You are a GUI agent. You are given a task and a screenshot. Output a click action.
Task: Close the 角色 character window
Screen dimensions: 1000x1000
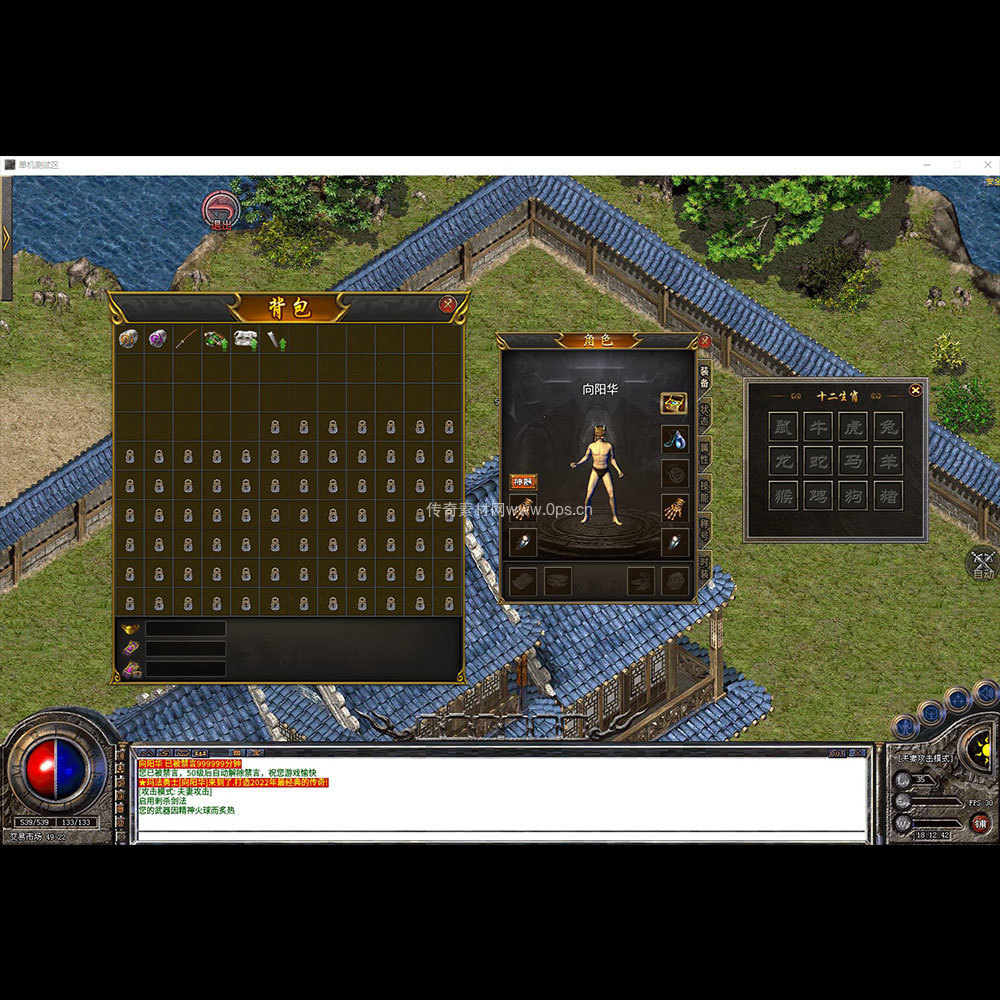coord(704,341)
